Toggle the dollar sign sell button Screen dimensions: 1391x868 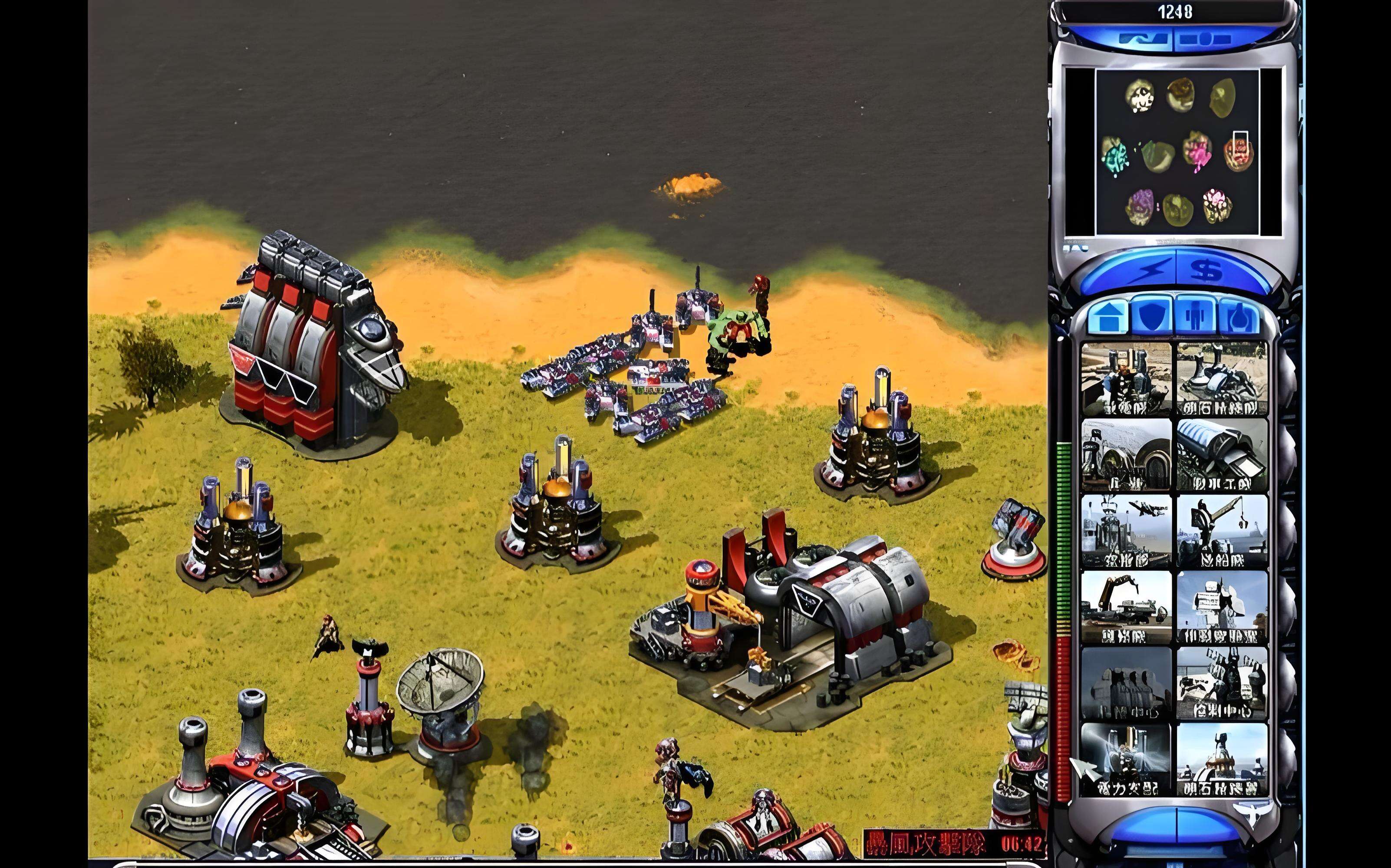click(x=1206, y=270)
